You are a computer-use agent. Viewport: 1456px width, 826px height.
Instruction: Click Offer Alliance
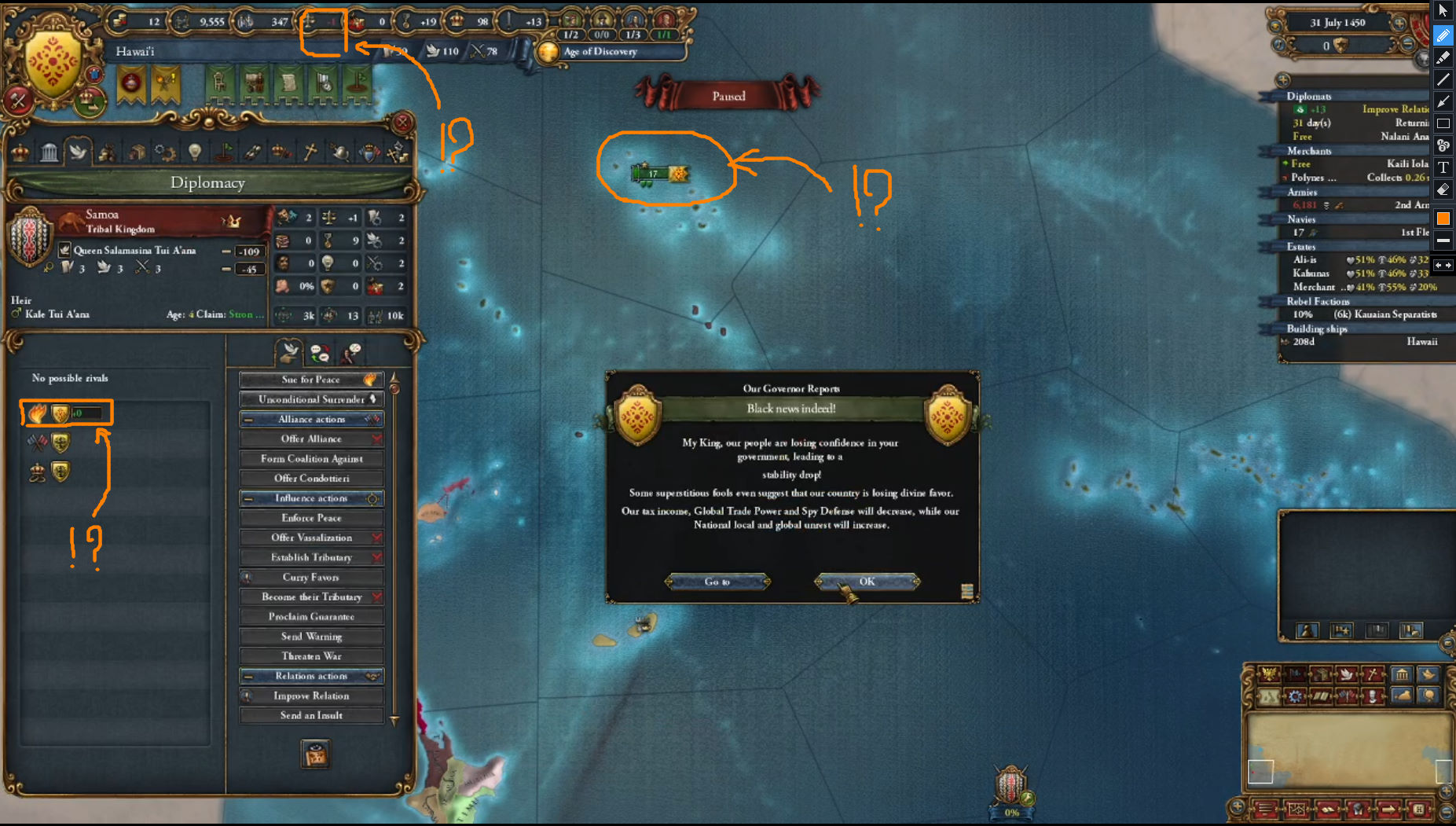tap(311, 439)
